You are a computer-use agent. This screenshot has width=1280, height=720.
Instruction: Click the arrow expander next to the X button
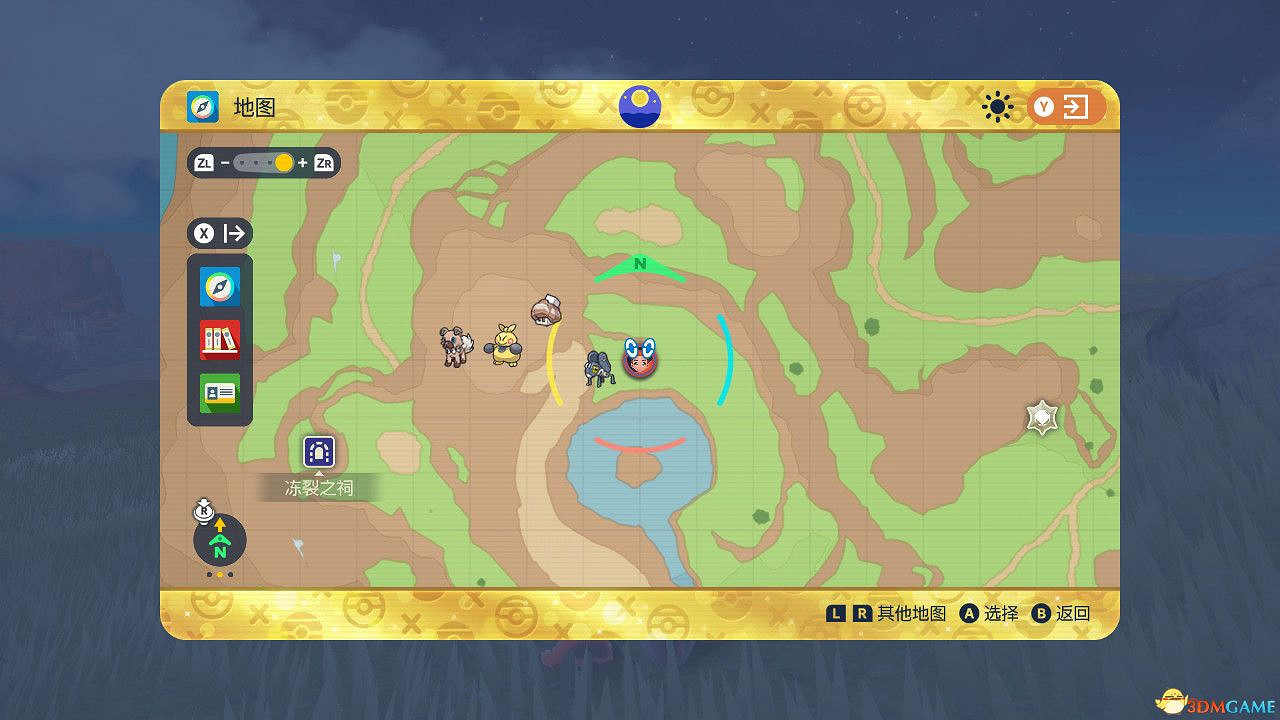(233, 233)
